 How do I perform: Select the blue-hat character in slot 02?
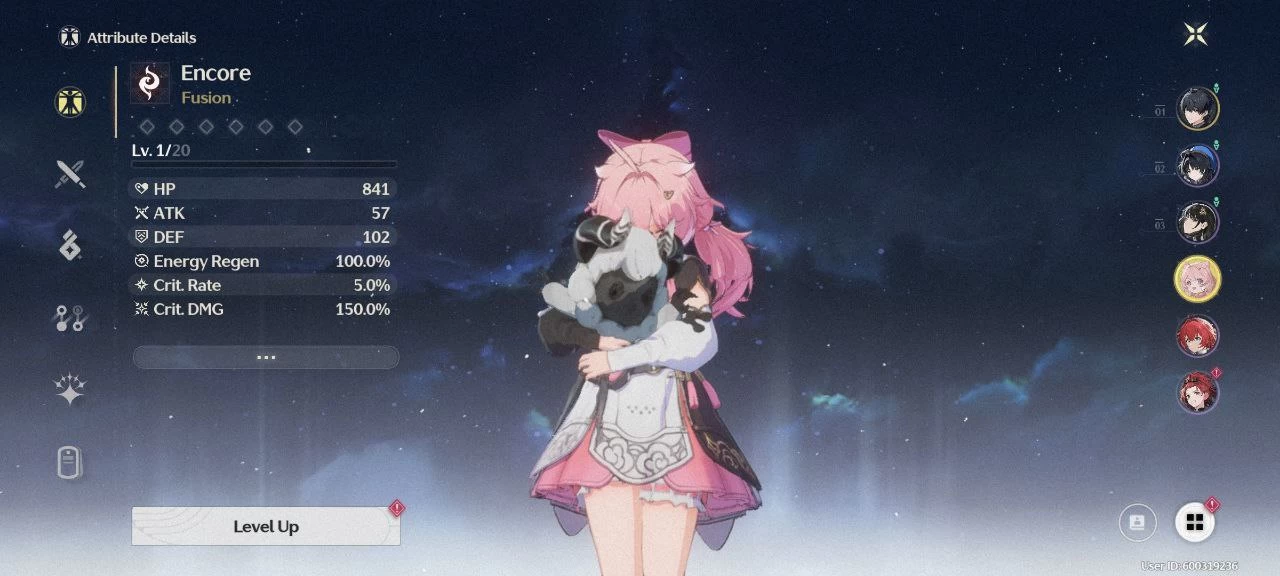[1197, 166]
